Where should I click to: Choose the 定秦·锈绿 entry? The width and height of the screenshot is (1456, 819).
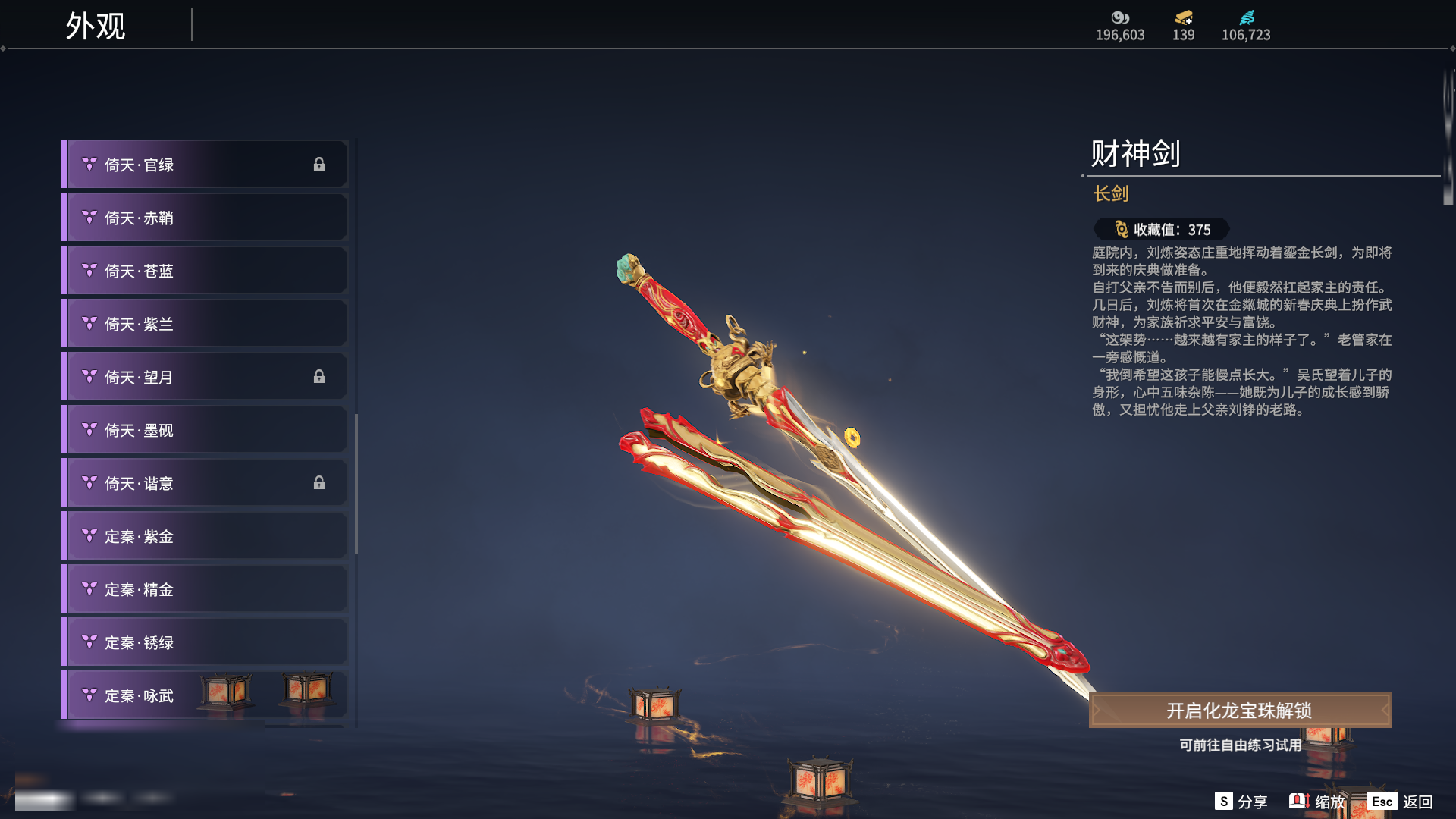pos(205,642)
